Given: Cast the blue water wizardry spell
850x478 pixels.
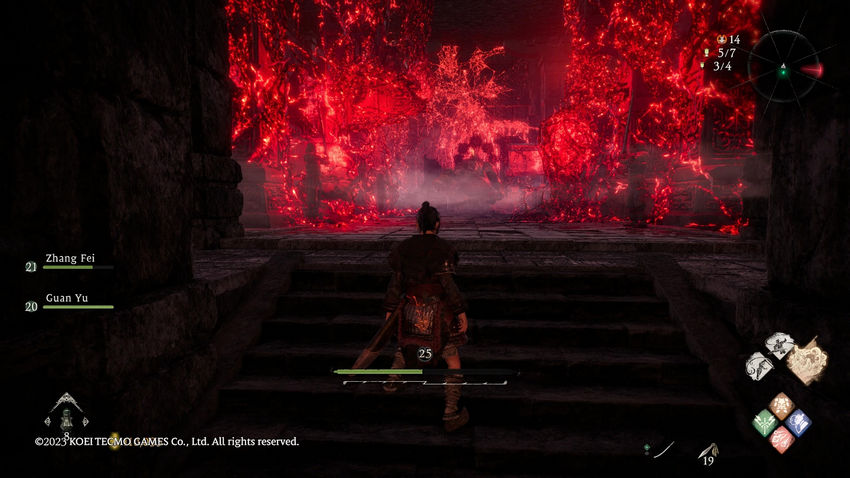Looking at the screenshot, I should click(x=798, y=422).
